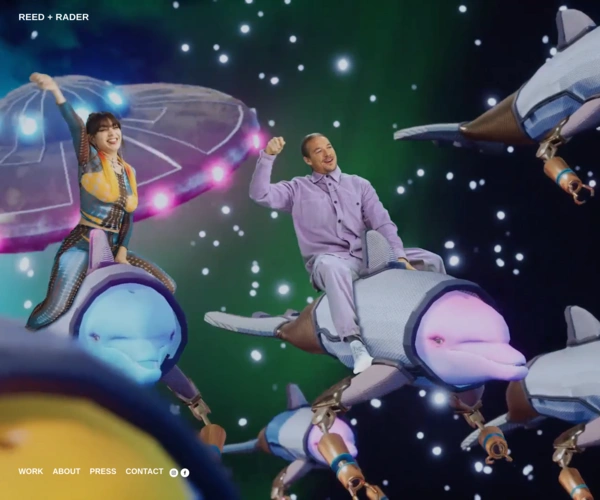600x500 pixels.
Task: Open the Instagram icon link
Action: [x=173, y=472]
